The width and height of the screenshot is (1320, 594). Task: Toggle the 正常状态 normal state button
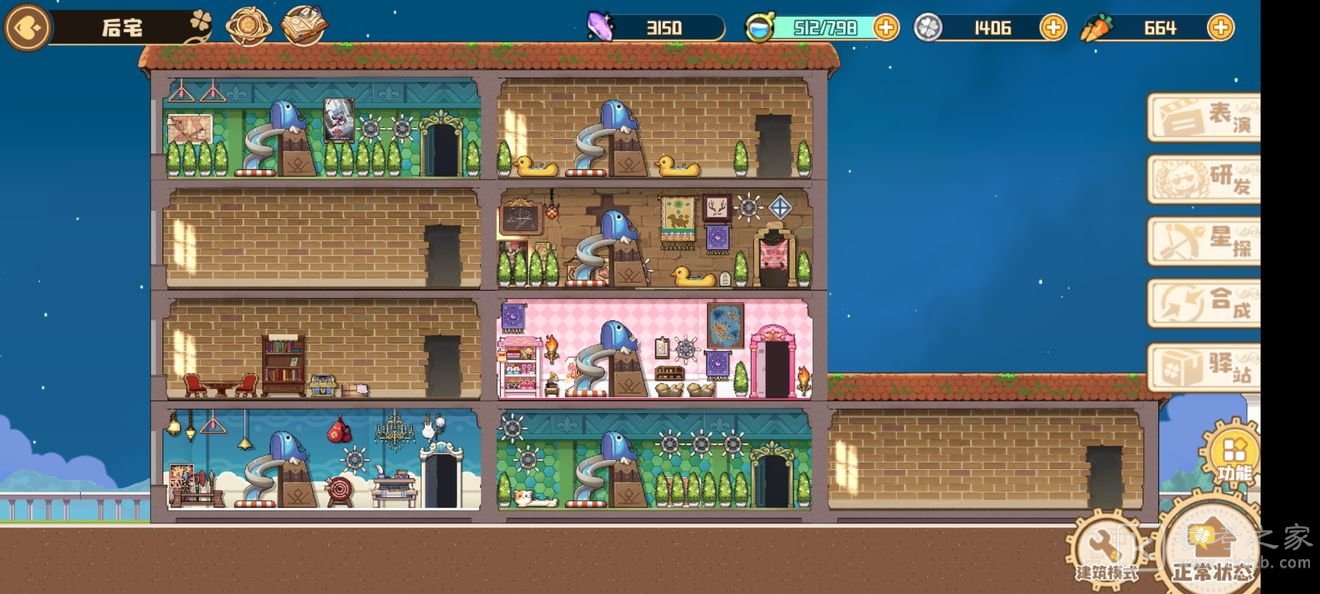[1211, 552]
